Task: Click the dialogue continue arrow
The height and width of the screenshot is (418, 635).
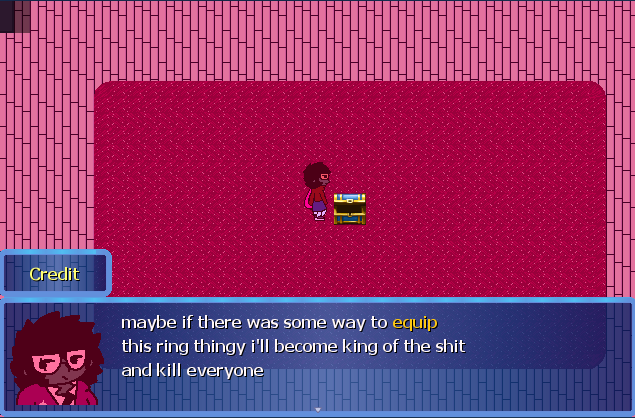Action: click(318, 409)
